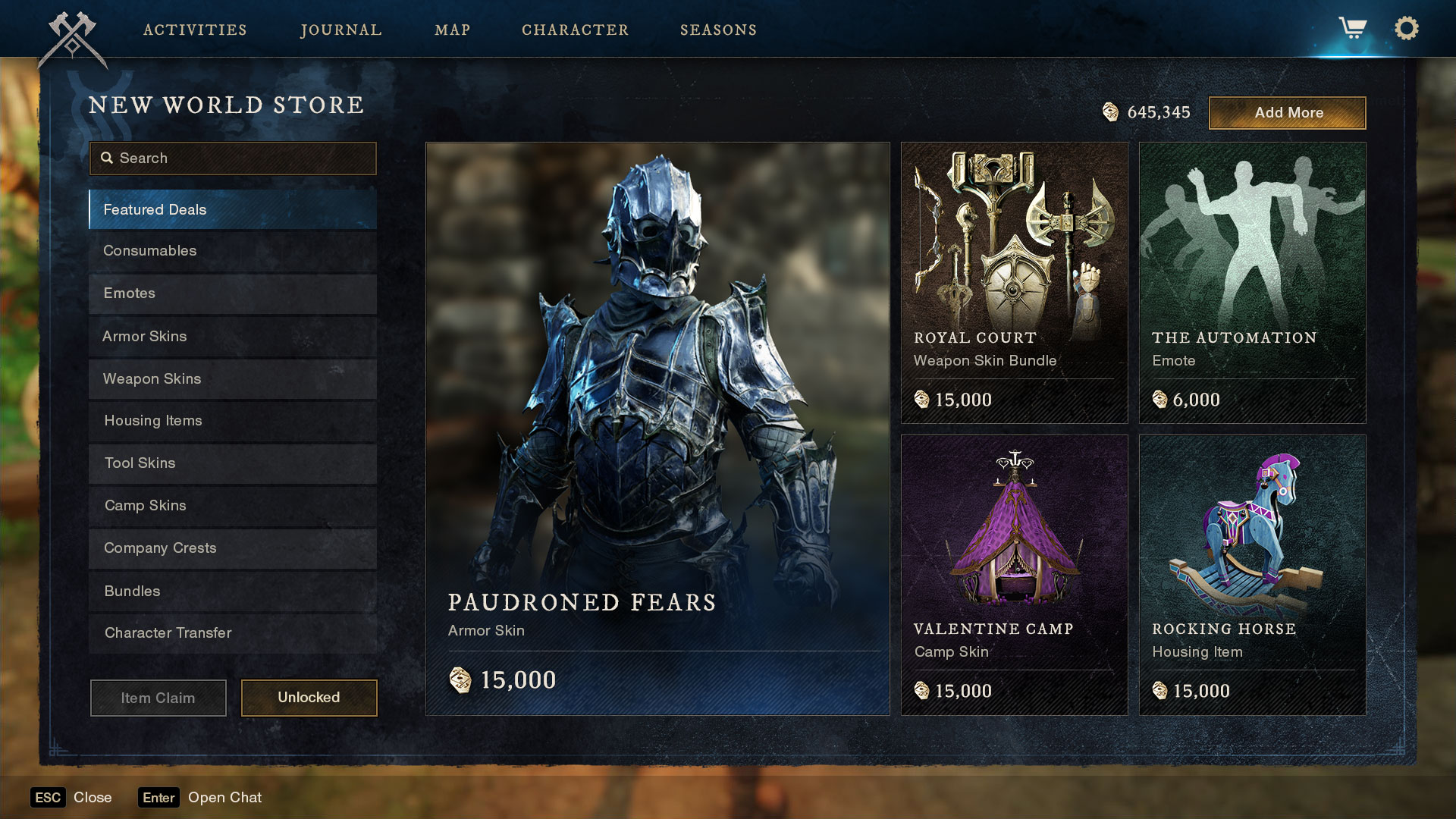1456x819 pixels.
Task: View the Weapon Skins category
Action: pos(233,378)
